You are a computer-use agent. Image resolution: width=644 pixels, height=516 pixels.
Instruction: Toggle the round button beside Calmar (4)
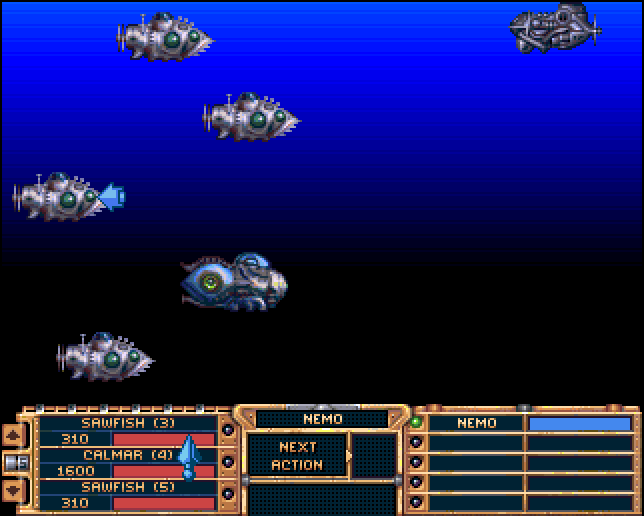coord(228,462)
